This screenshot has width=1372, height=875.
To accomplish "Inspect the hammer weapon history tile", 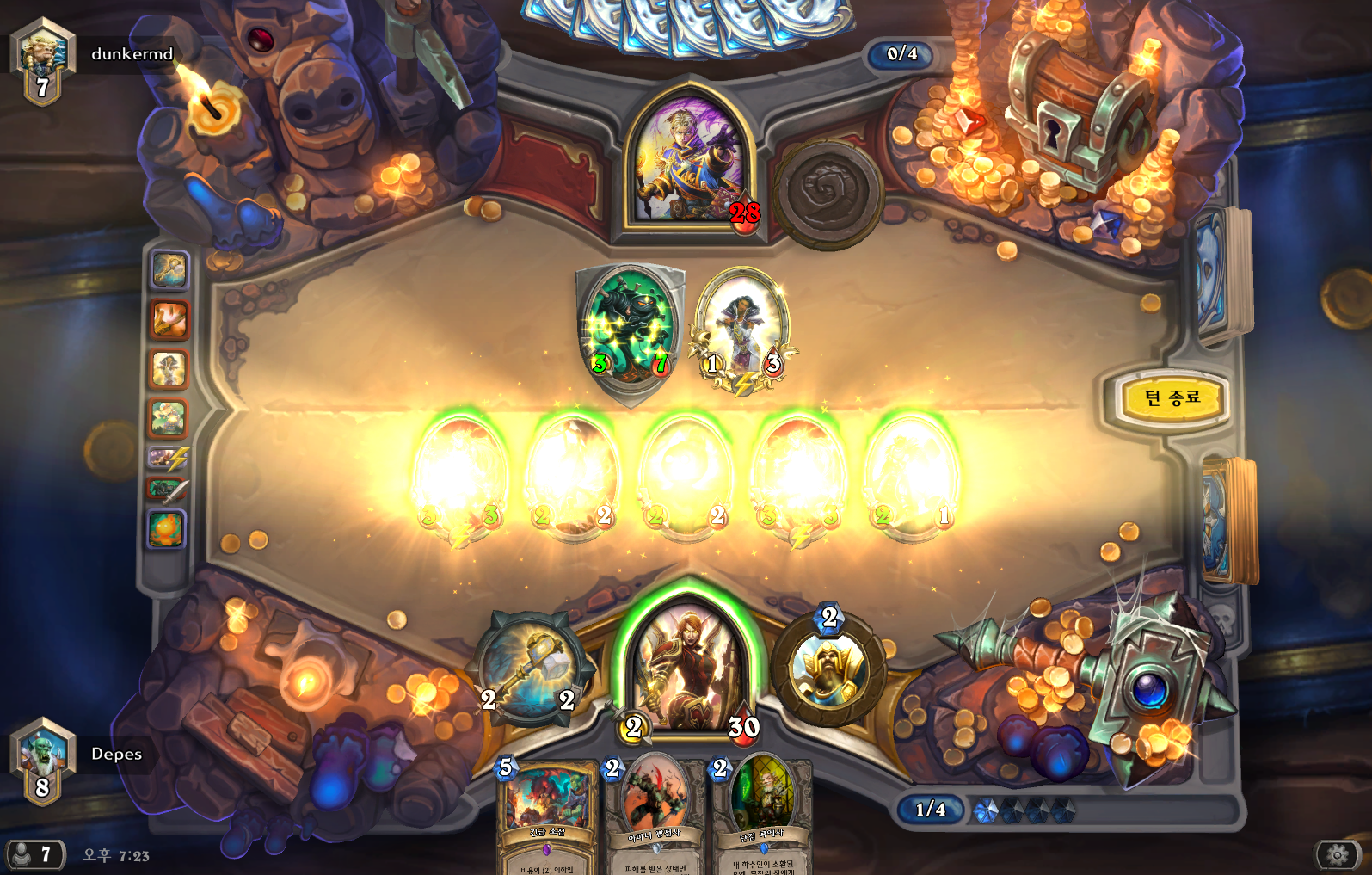I will (169, 269).
